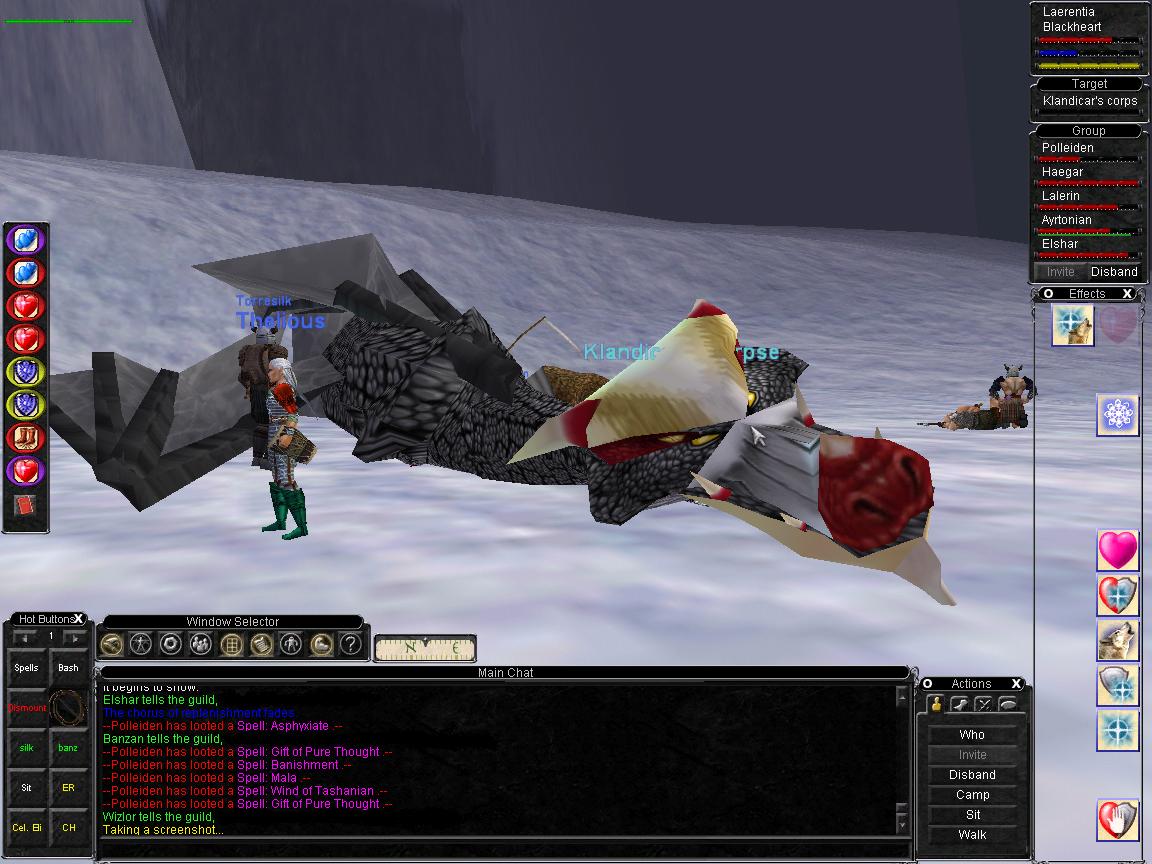The width and height of the screenshot is (1152, 864).
Task: Select group member Polleiden
Action: click(x=1068, y=148)
